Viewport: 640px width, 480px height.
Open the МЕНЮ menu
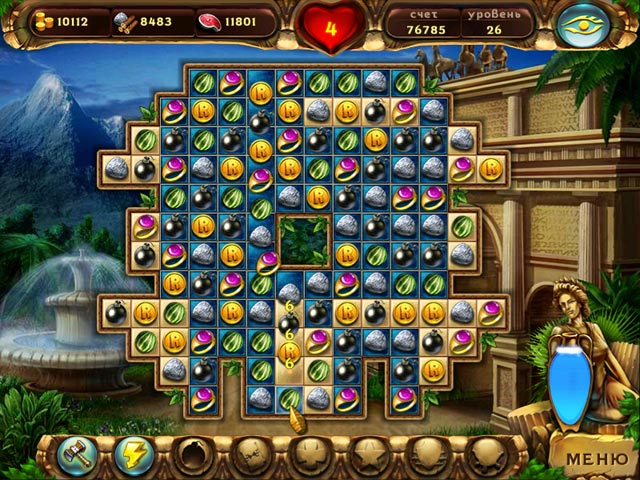[597, 461]
